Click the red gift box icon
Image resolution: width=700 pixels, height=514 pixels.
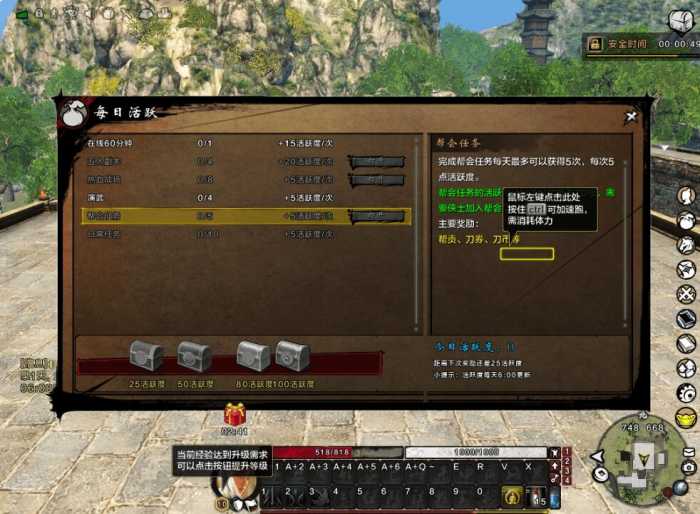234,414
